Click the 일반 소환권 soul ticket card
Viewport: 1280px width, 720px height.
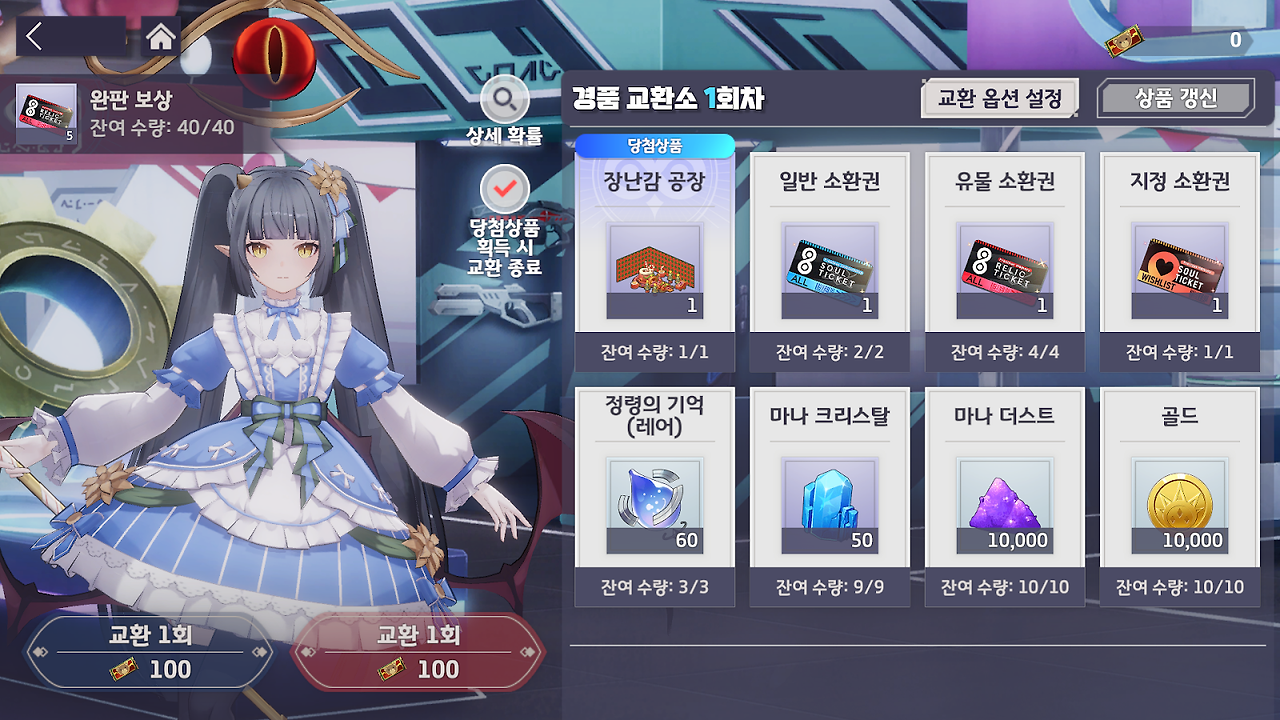[829, 262]
